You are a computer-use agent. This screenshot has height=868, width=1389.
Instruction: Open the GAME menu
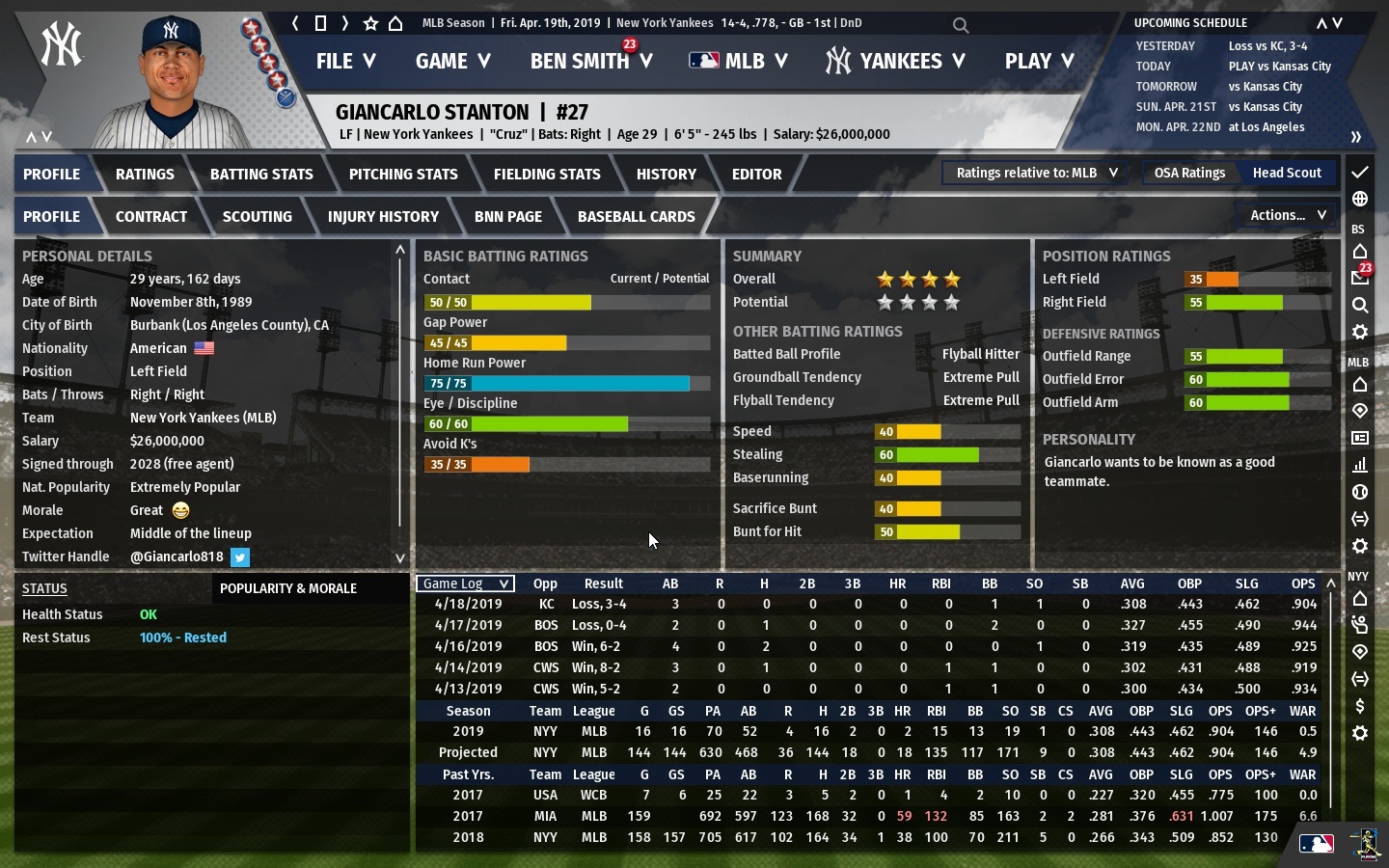pyautogui.click(x=452, y=61)
